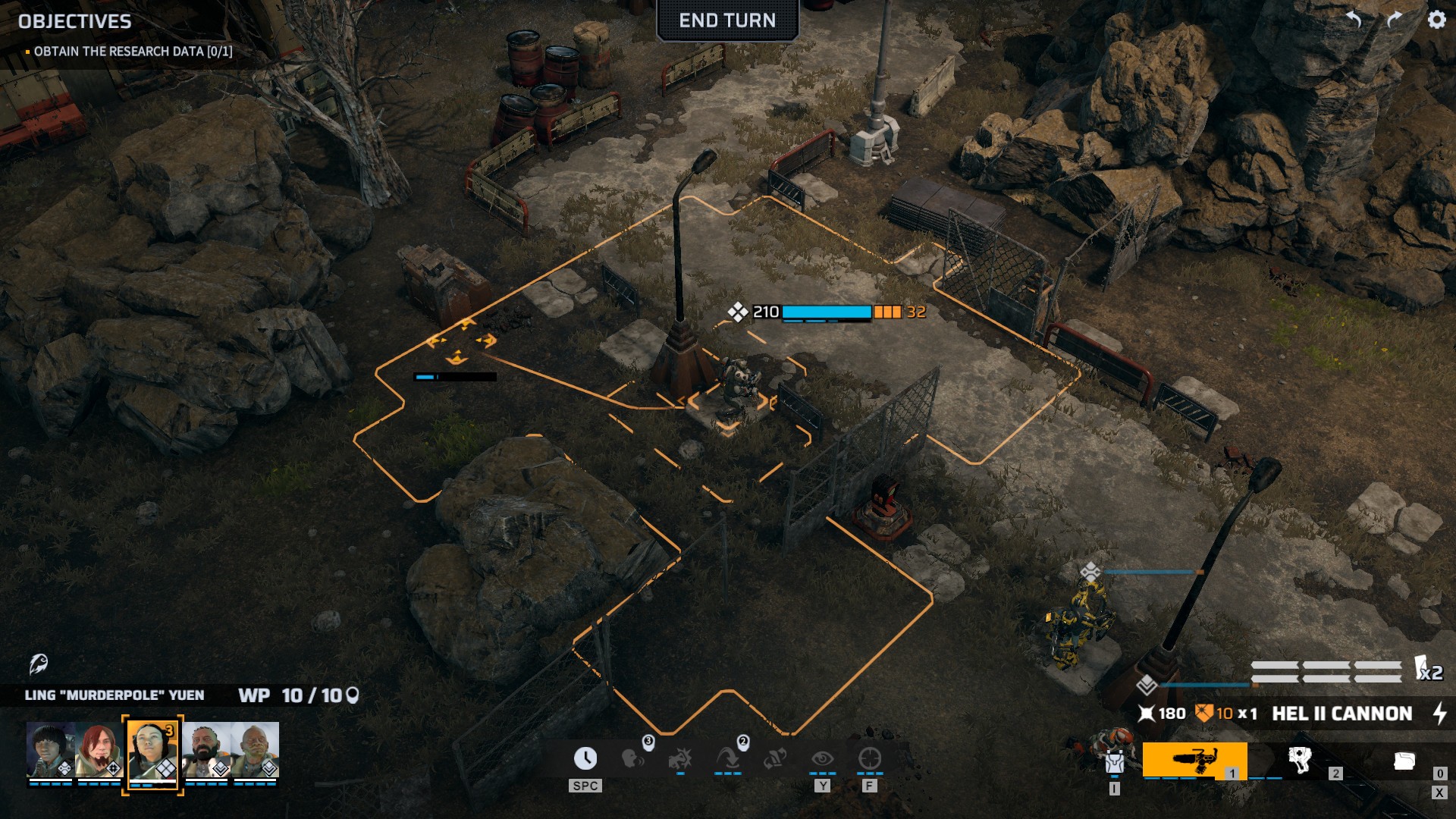Switch to the medkit weapon slot
This screenshot has height=819, width=1456.
tap(1300, 759)
